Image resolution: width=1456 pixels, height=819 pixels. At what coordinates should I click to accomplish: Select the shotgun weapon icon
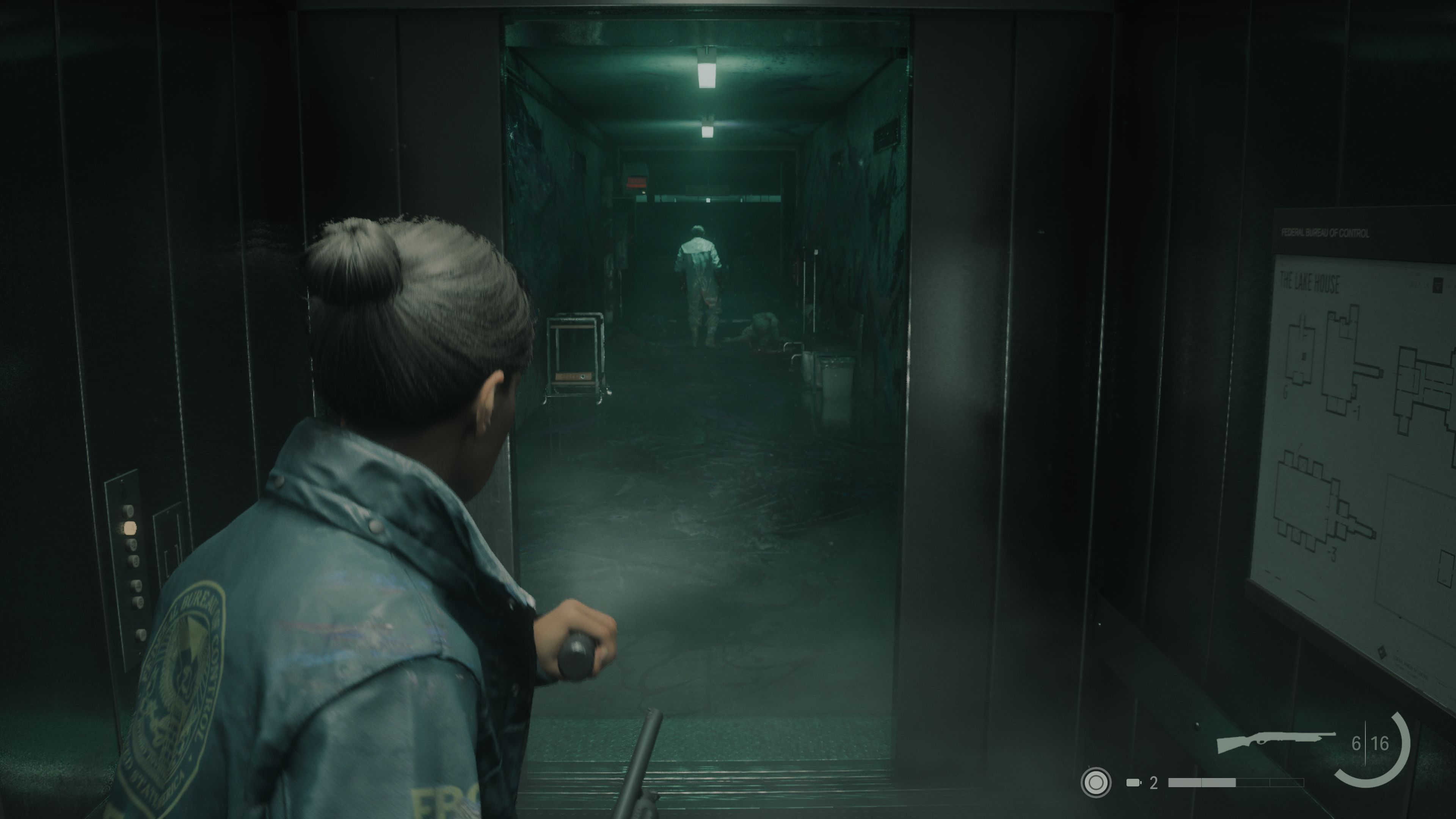click(1275, 742)
